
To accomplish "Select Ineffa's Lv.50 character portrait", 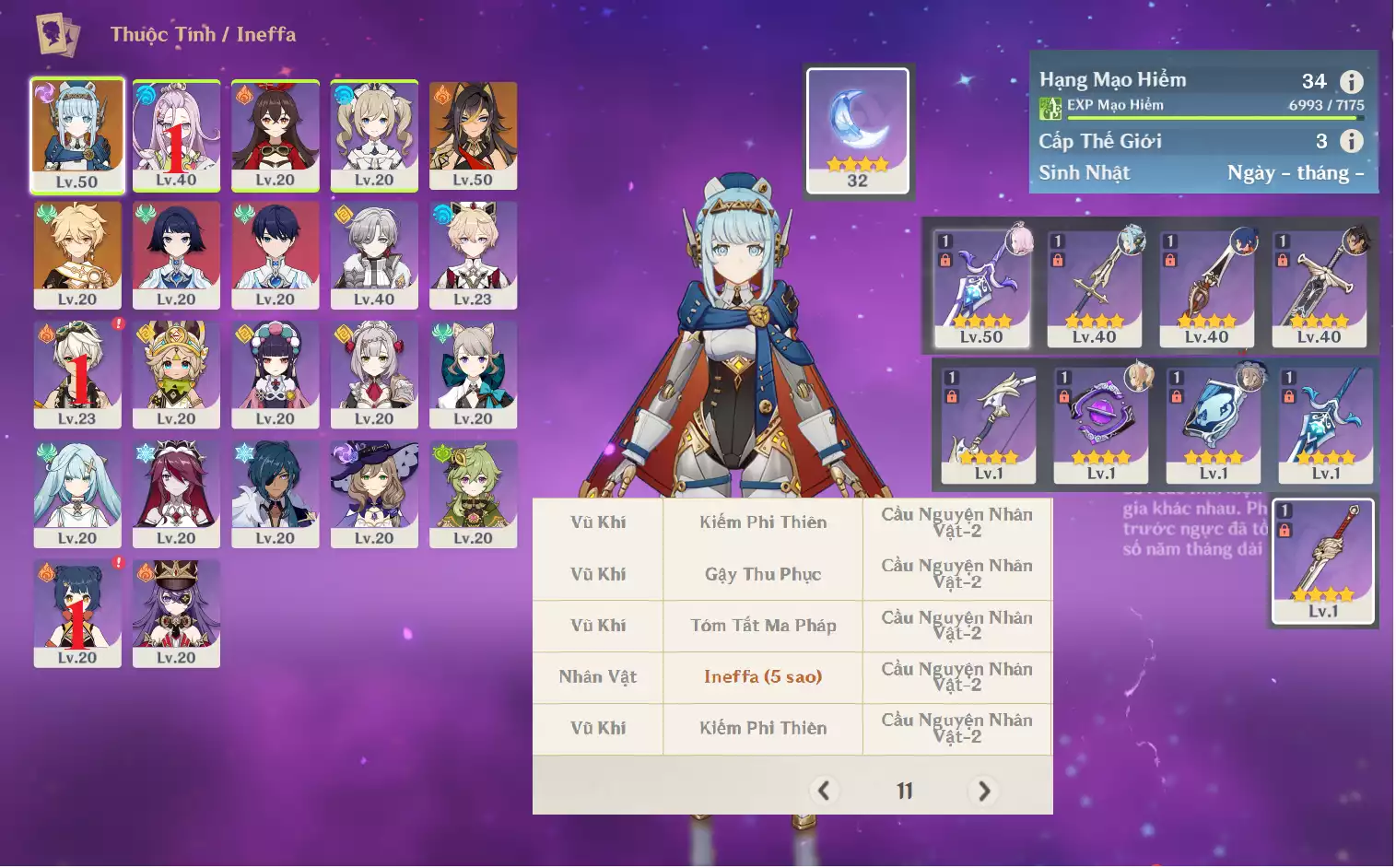I will (x=77, y=135).
